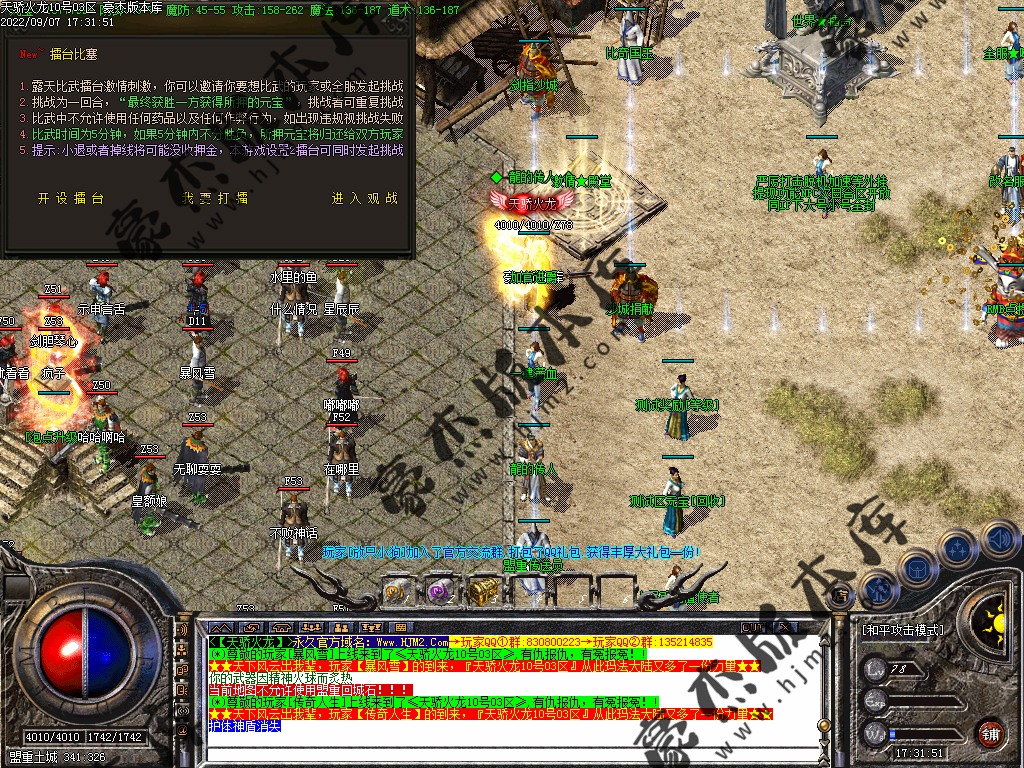Image resolution: width=1024 pixels, height=768 pixels.
Task: Open the golden treasure chest belt slot
Action: [484, 591]
